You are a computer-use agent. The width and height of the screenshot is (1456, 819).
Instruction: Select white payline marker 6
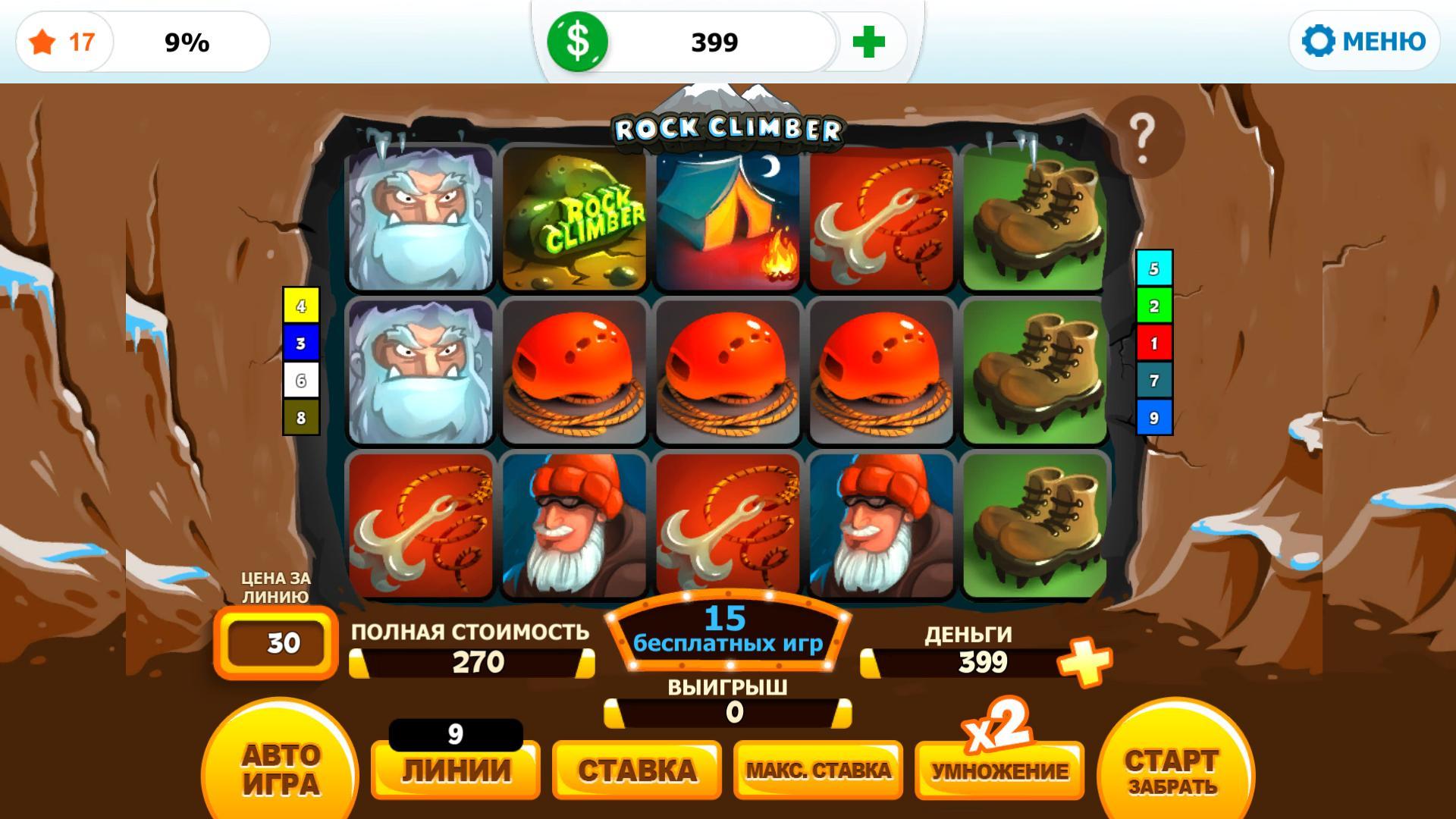(301, 381)
